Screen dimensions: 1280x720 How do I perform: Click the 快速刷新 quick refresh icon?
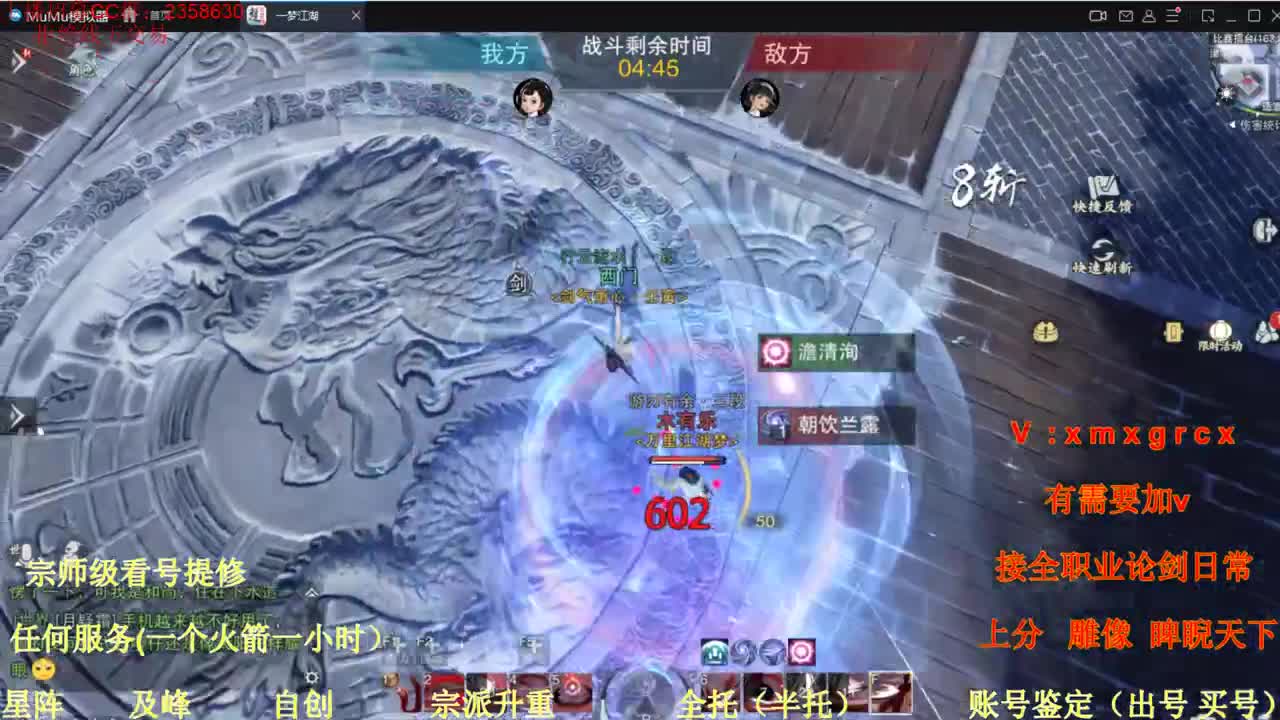tap(1102, 248)
